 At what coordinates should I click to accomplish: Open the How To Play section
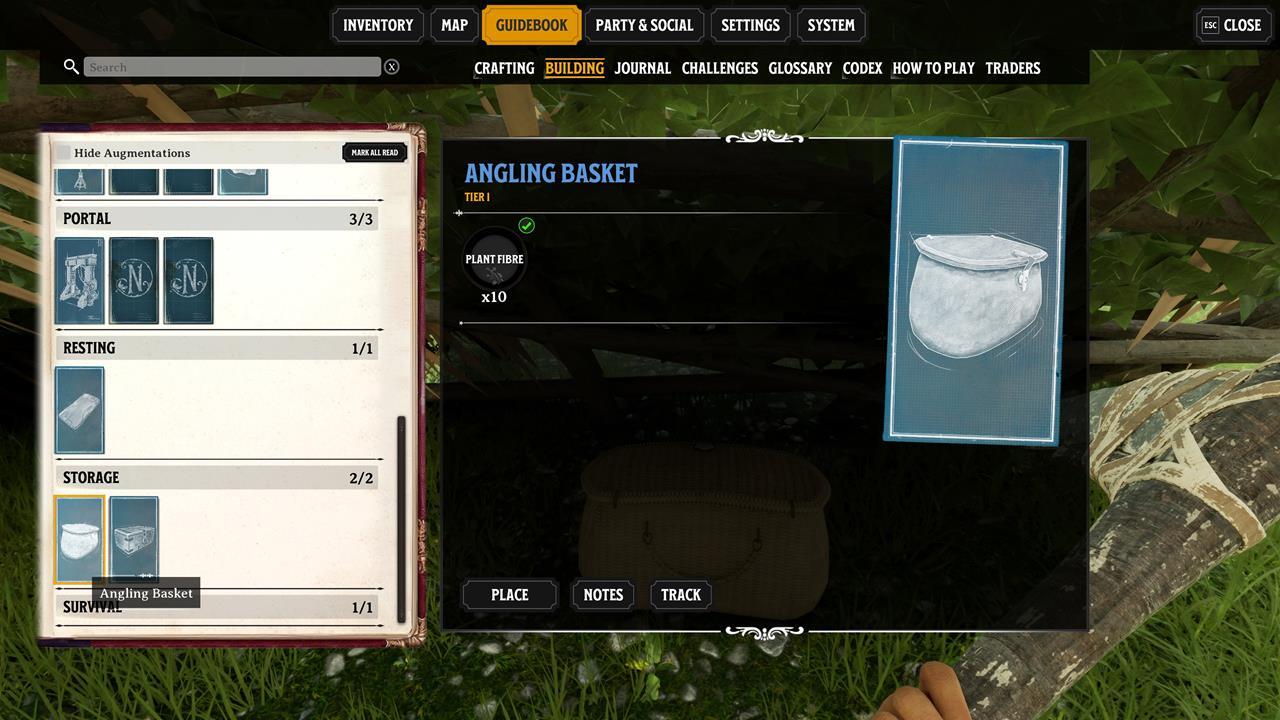(x=933, y=68)
